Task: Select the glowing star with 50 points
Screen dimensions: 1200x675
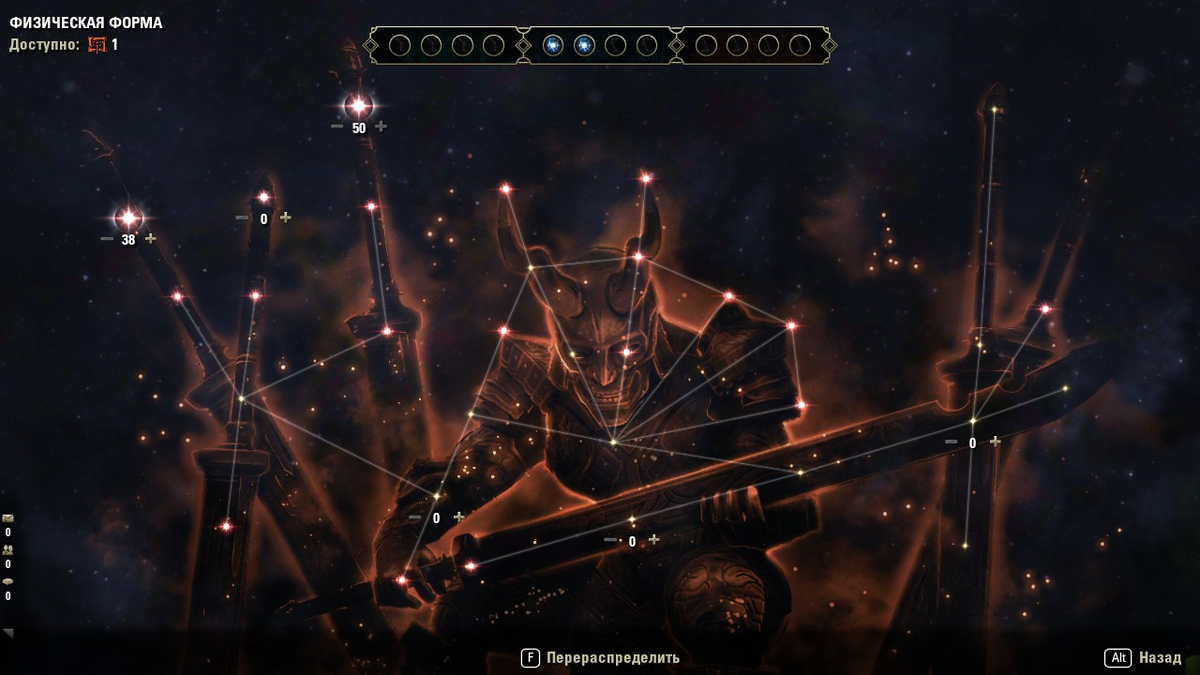Action: [x=358, y=105]
